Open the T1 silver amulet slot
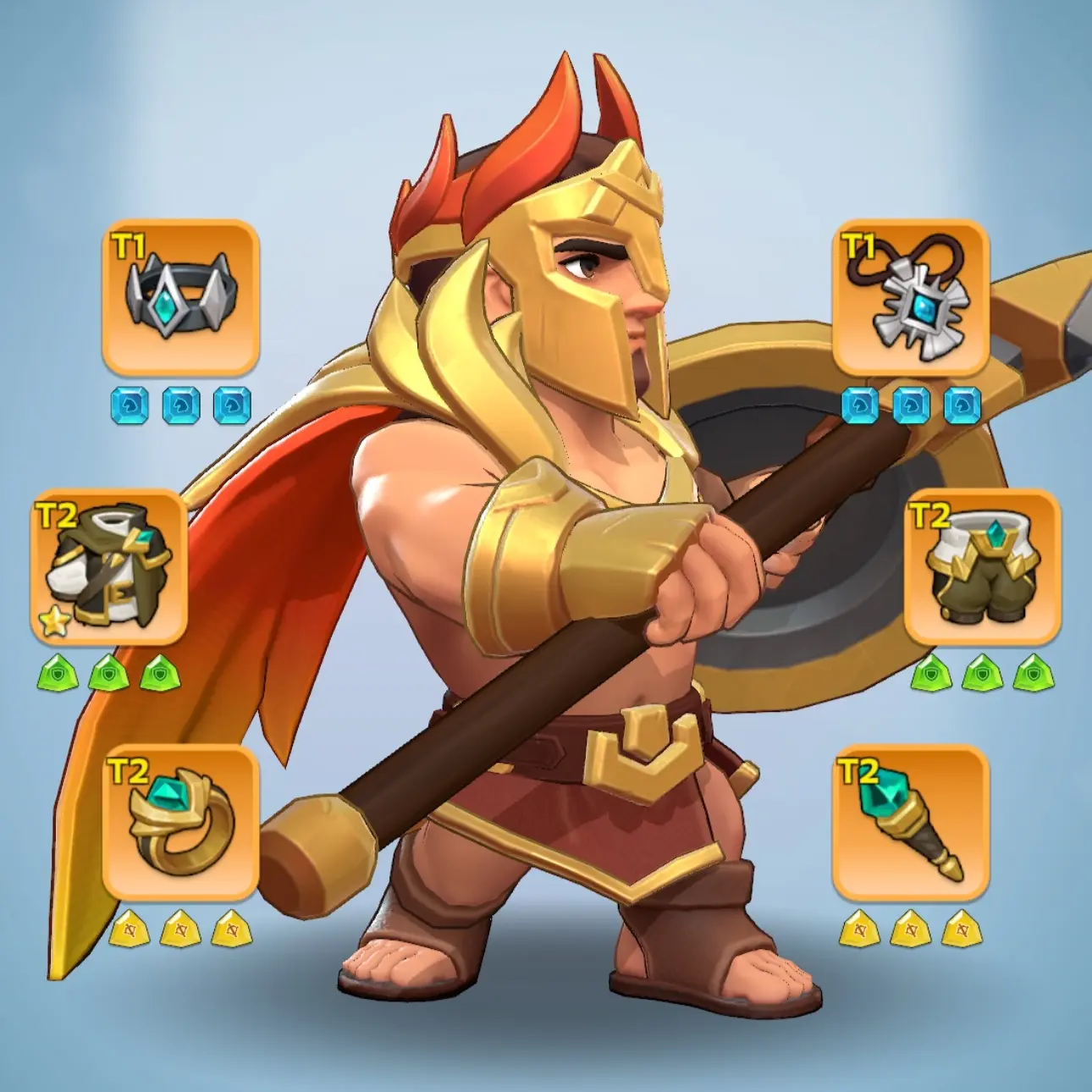 (911, 298)
